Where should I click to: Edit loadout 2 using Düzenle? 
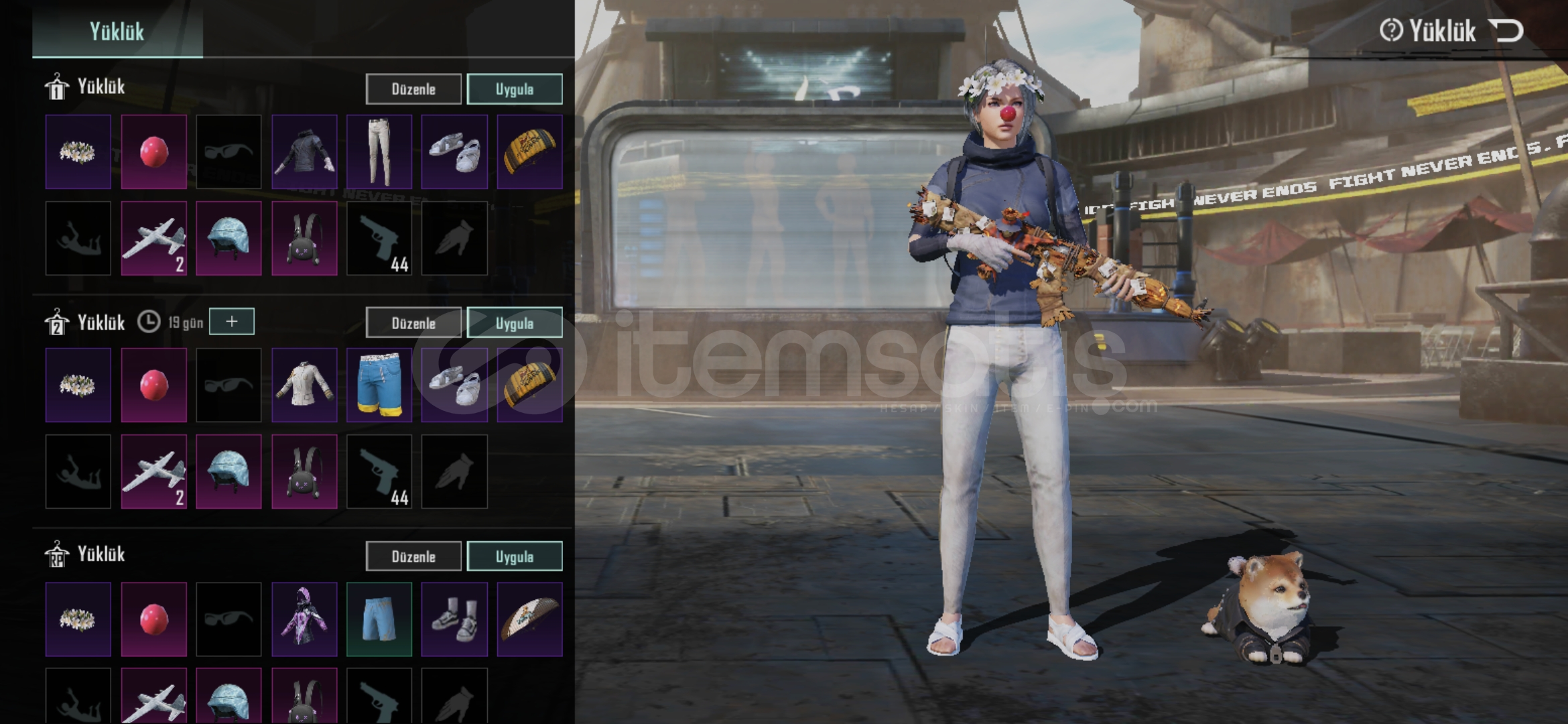point(413,323)
